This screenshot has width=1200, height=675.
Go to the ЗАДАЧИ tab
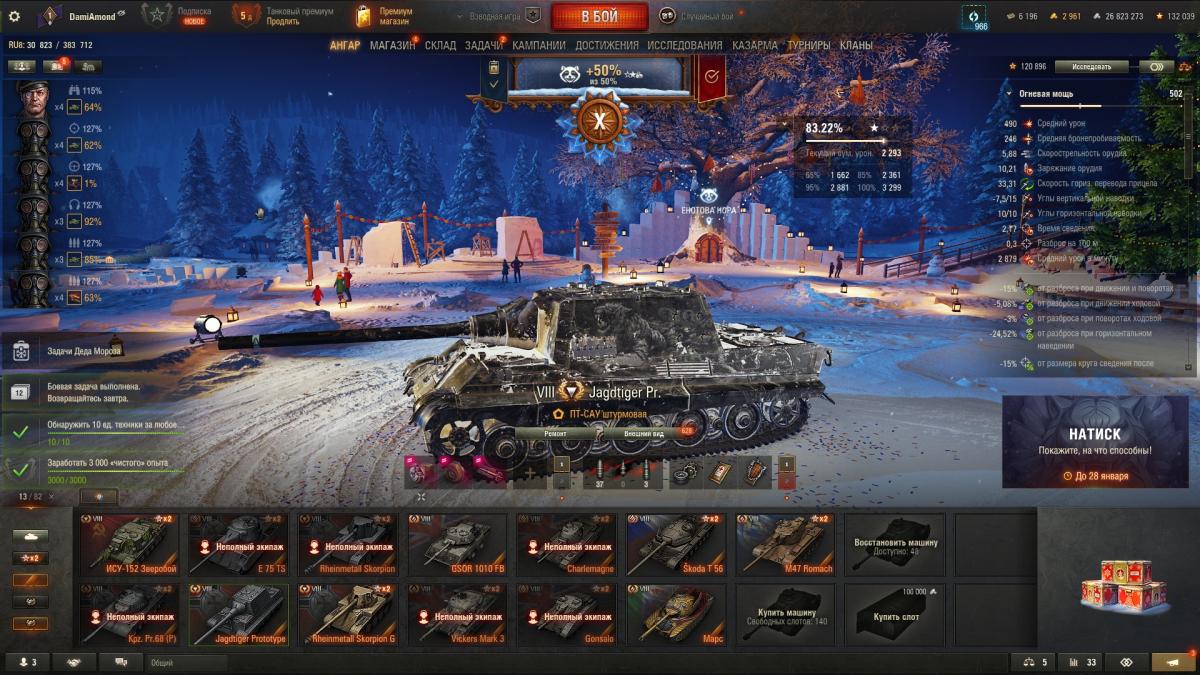point(484,45)
